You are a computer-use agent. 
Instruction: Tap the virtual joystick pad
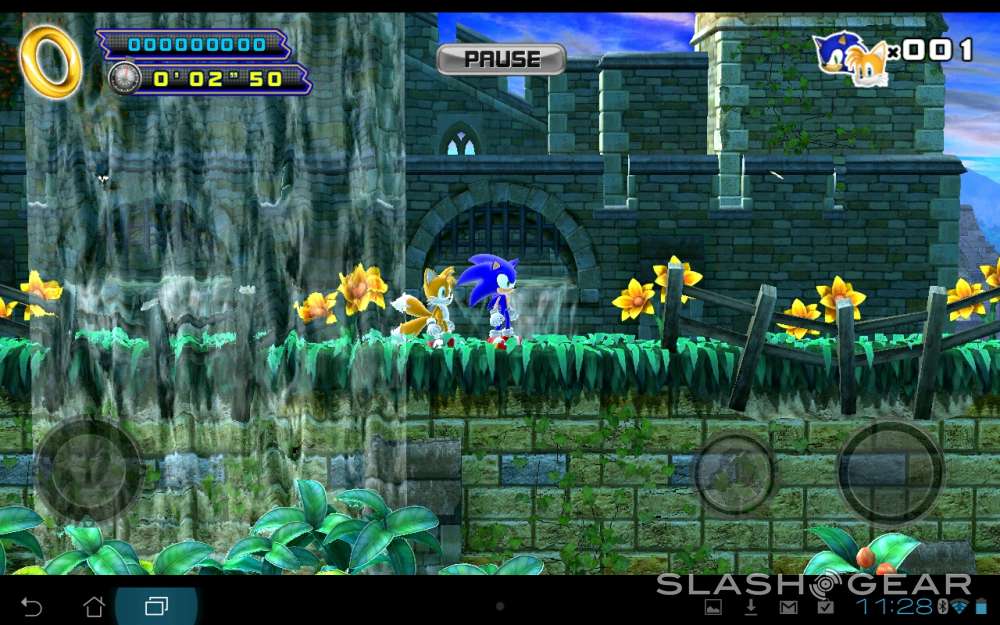89,469
